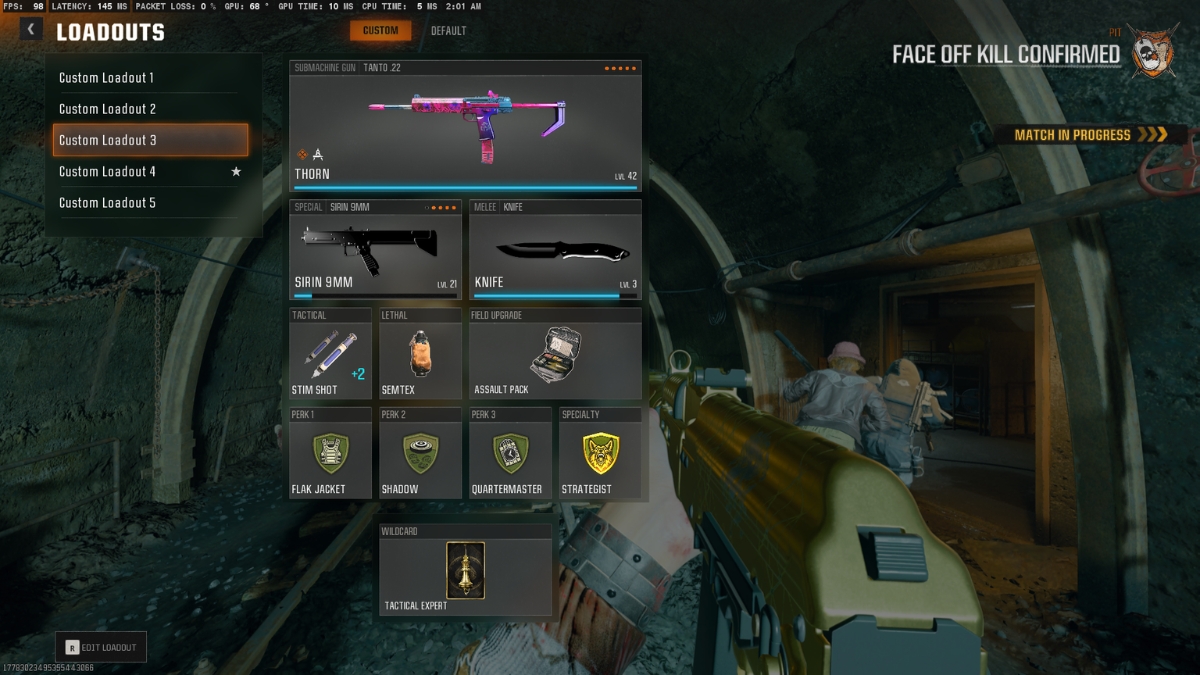Screen dimensions: 1200x675
Task: Select the Sirin 9MM special weapon slot
Action: click(375, 250)
